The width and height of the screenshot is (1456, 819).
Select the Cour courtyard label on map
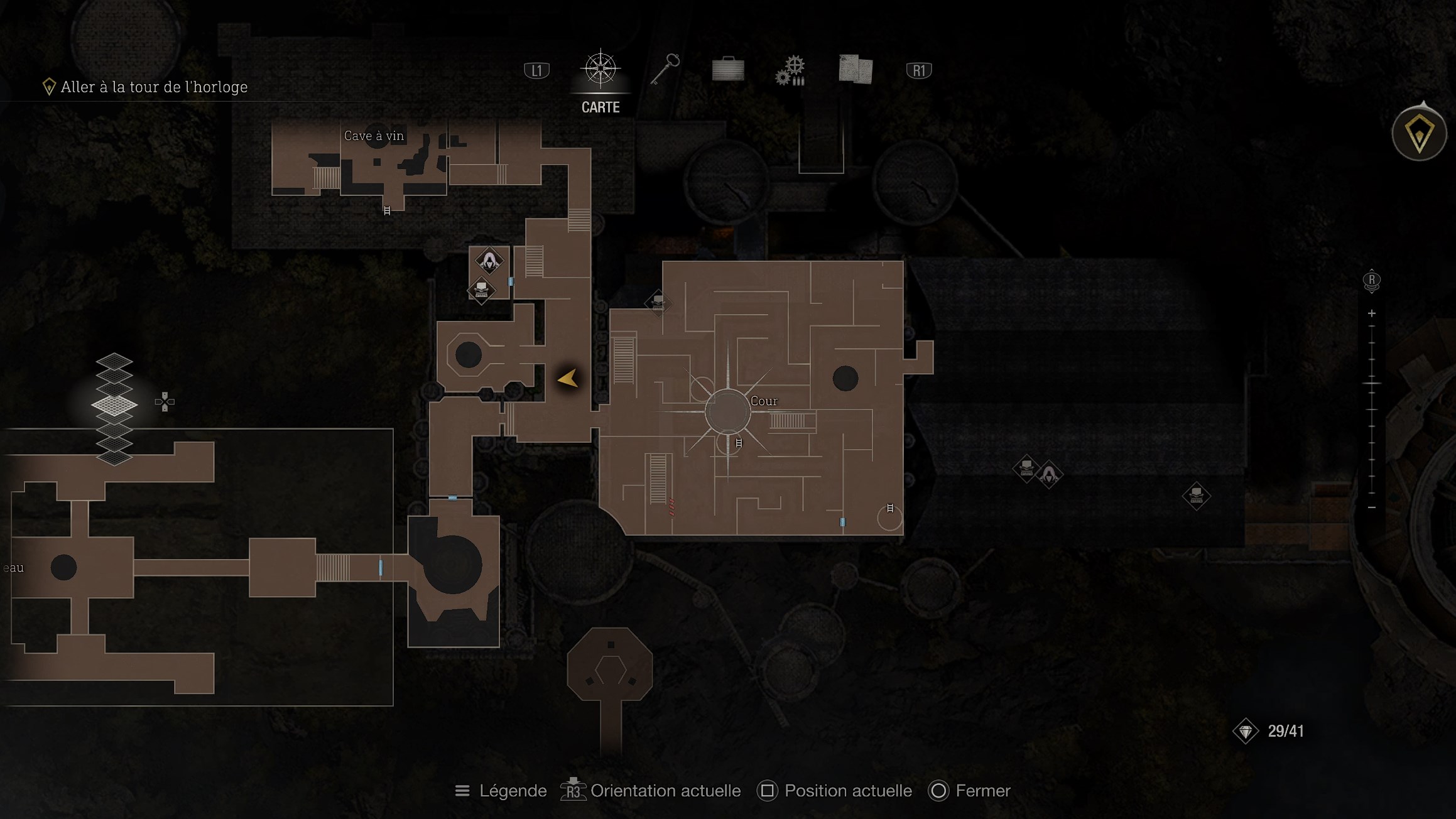pos(764,401)
